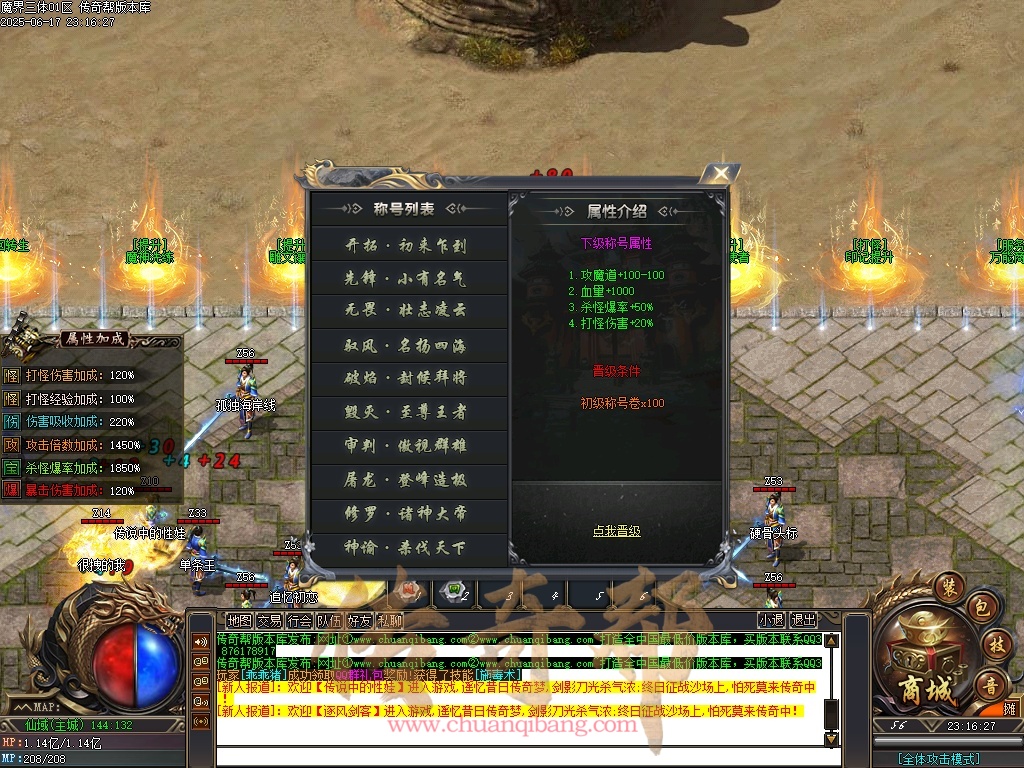The image size is (1024, 768).
Task: Show the 好友 friends list
Action: 359,620
